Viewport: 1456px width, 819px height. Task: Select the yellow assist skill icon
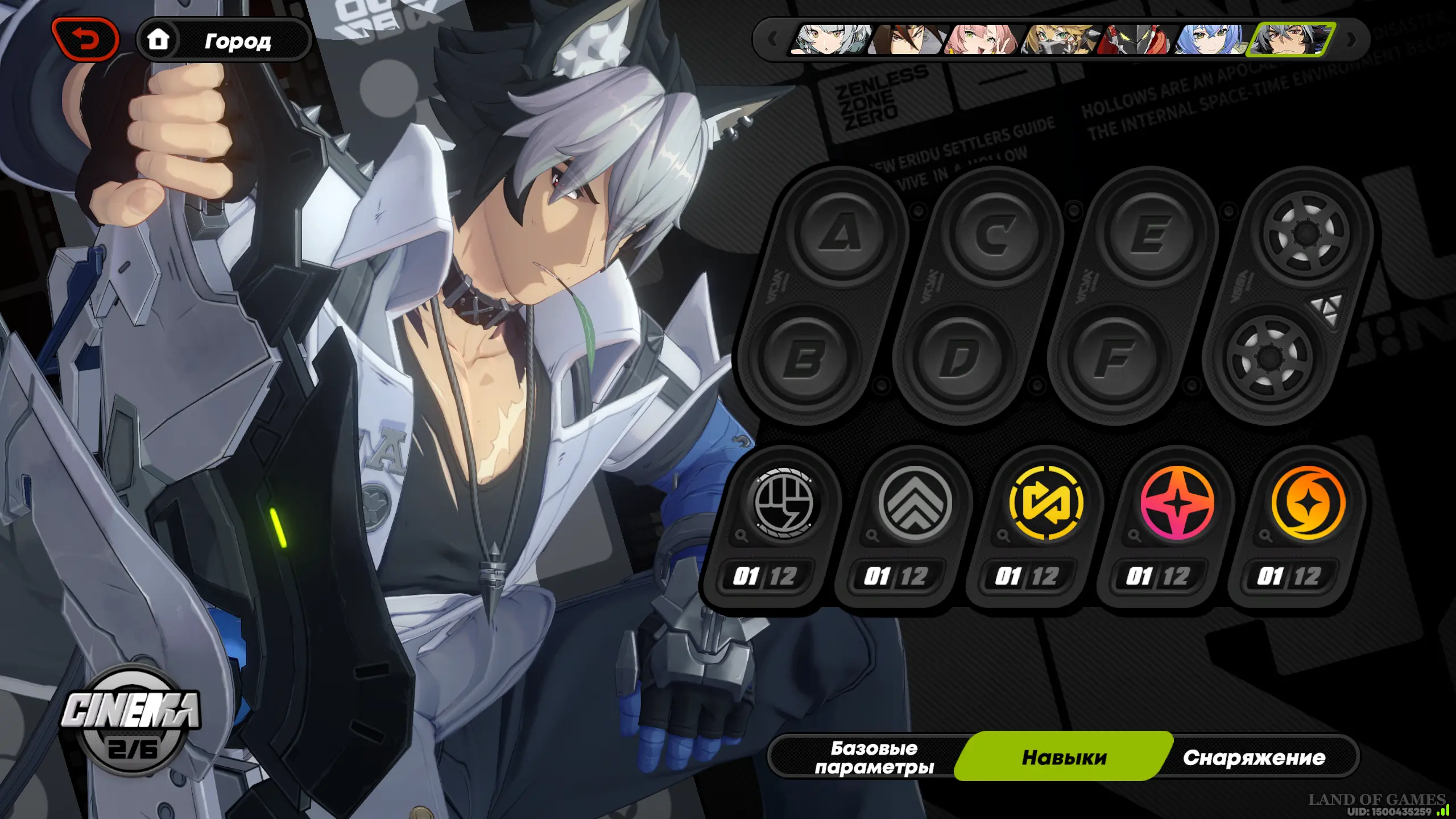click(x=1045, y=503)
